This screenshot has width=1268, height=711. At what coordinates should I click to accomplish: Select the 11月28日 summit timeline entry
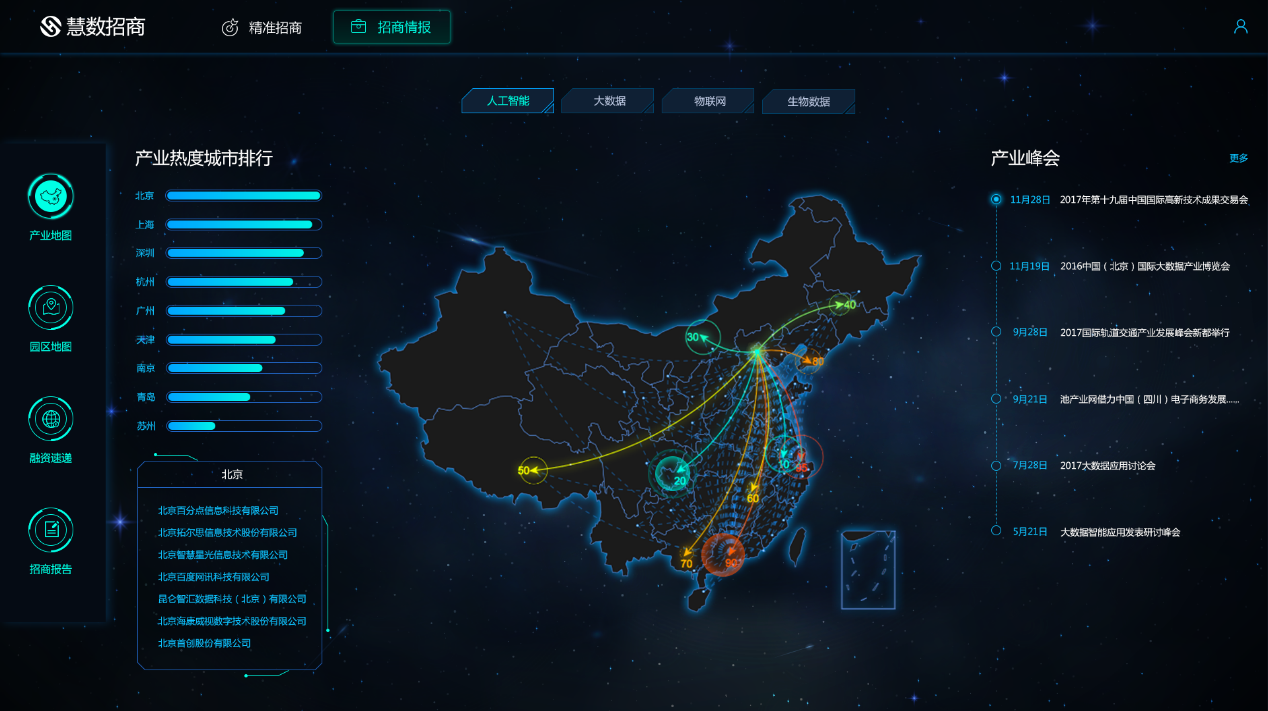click(x=1030, y=200)
